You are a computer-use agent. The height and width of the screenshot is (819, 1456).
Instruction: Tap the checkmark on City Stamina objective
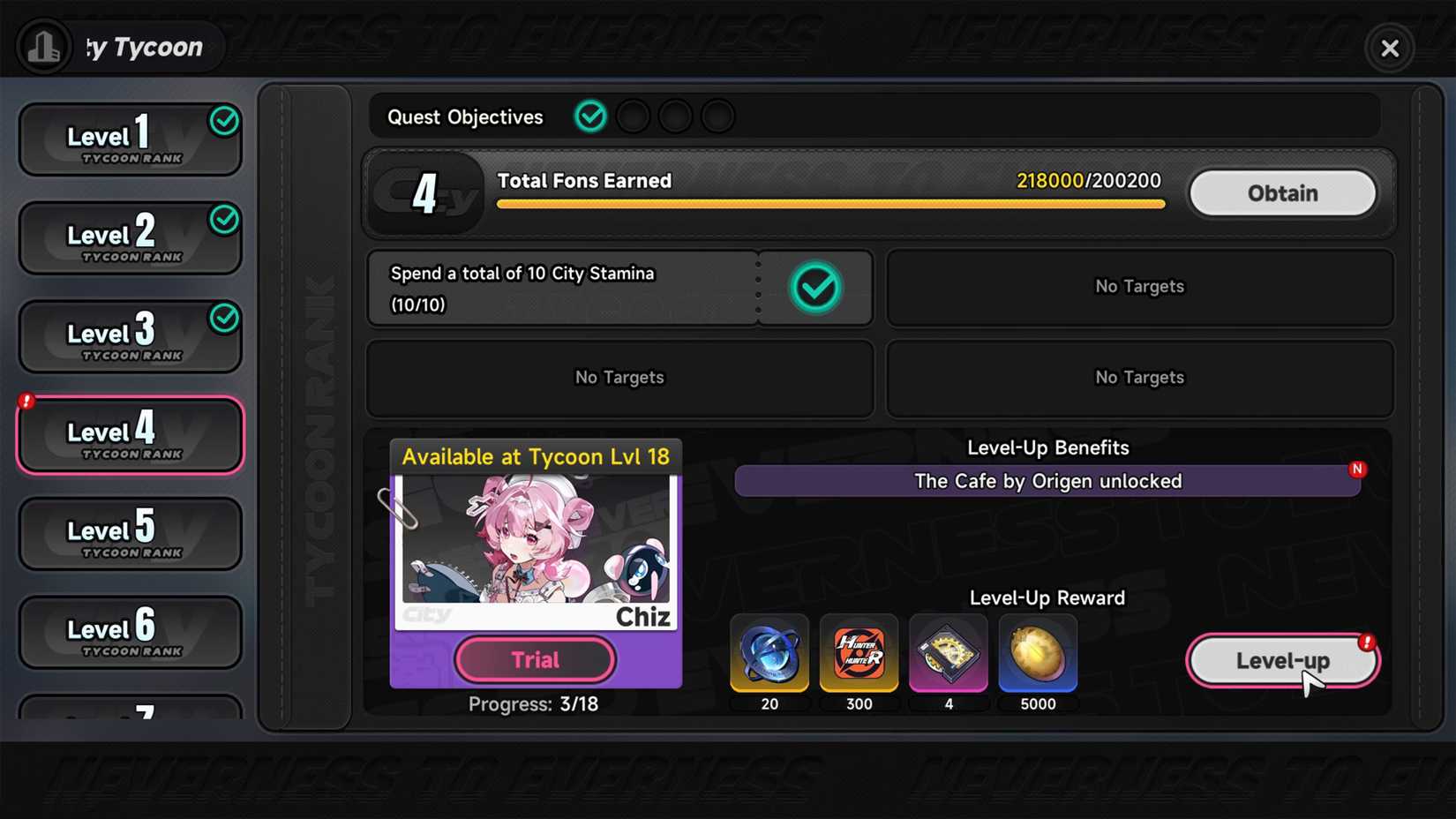814,287
